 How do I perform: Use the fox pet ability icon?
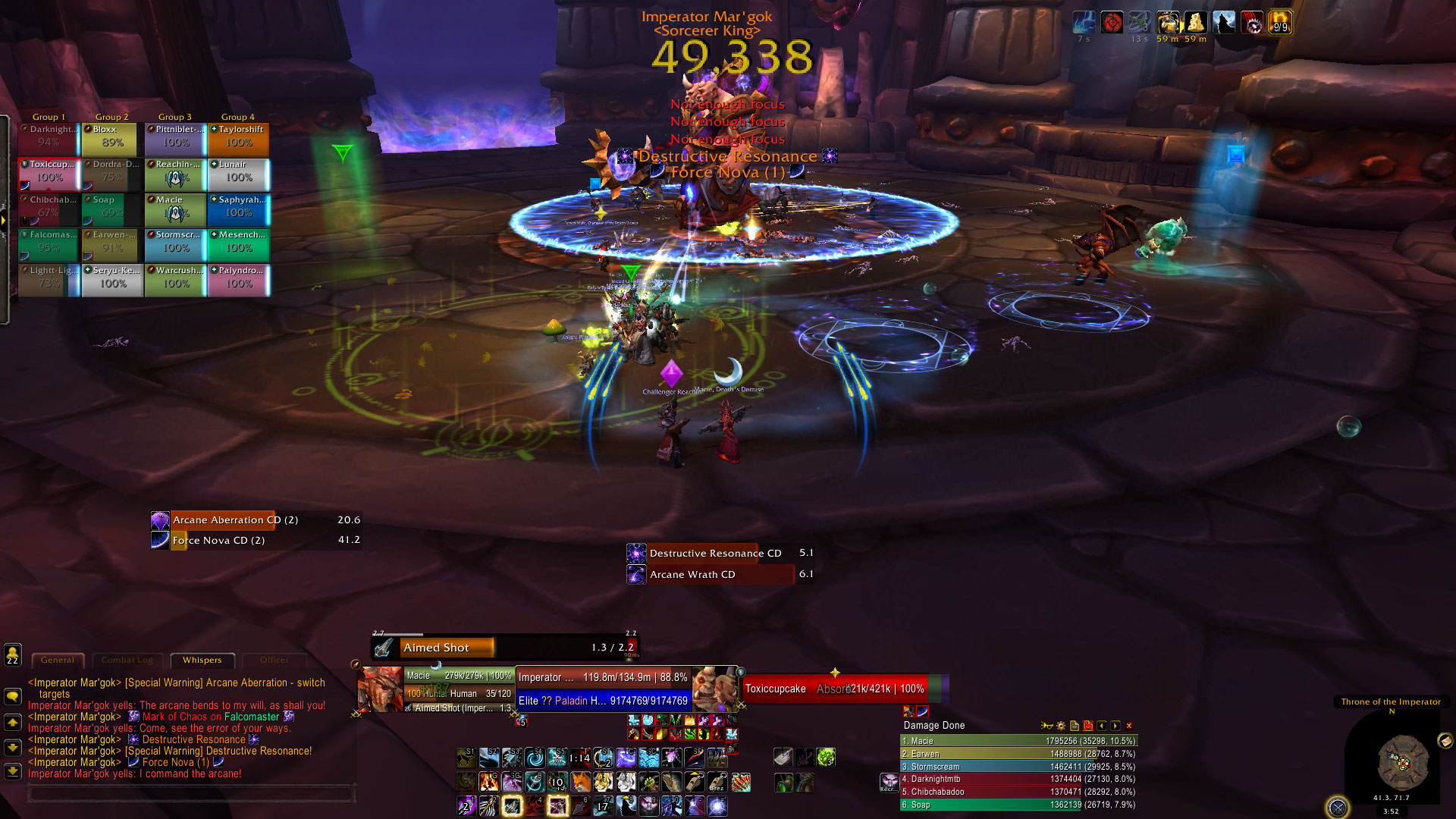click(580, 781)
